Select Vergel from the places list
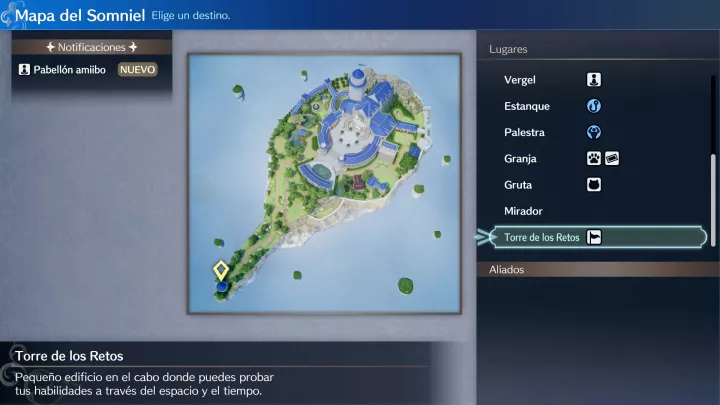720x405 pixels. coord(519,80)
